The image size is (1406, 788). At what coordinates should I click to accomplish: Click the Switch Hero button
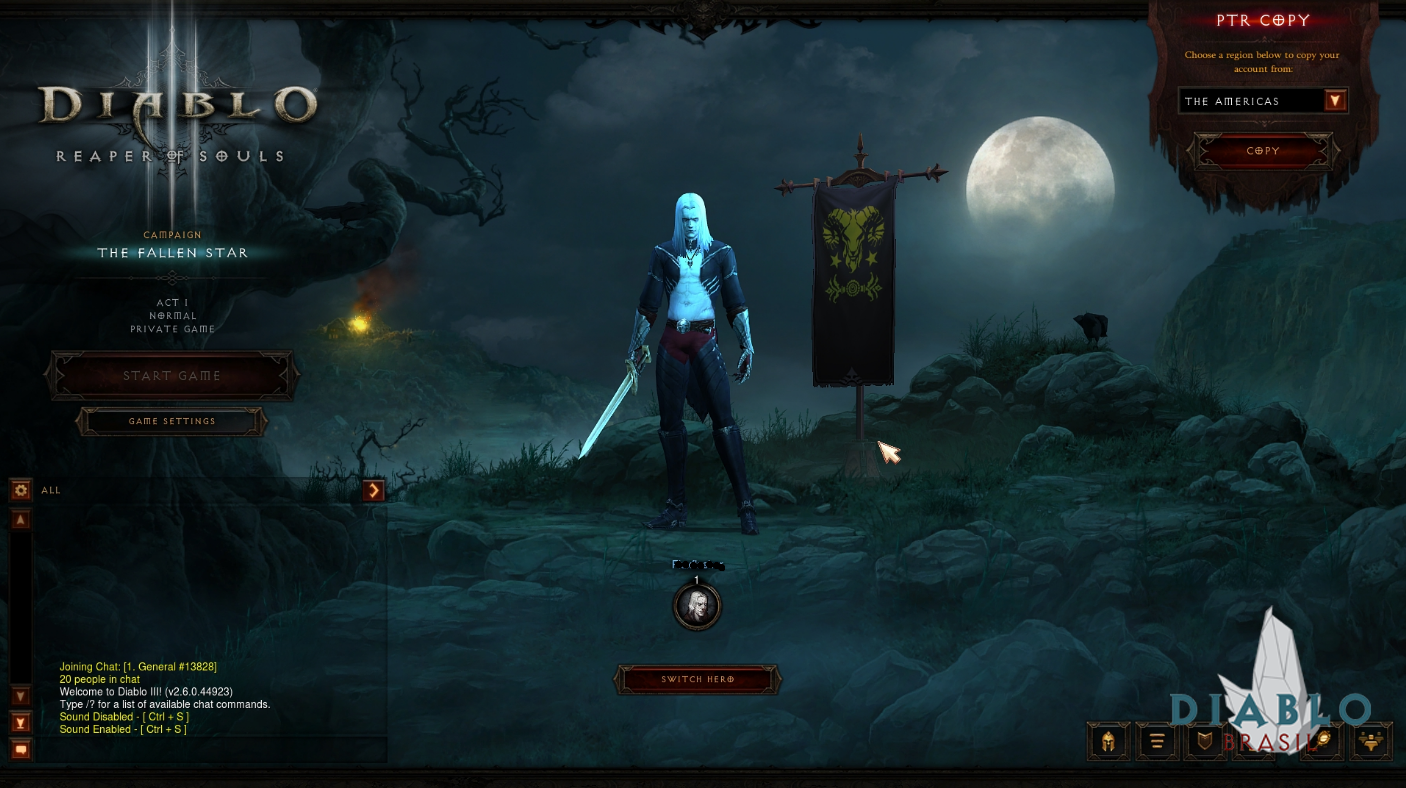point(697,680)
